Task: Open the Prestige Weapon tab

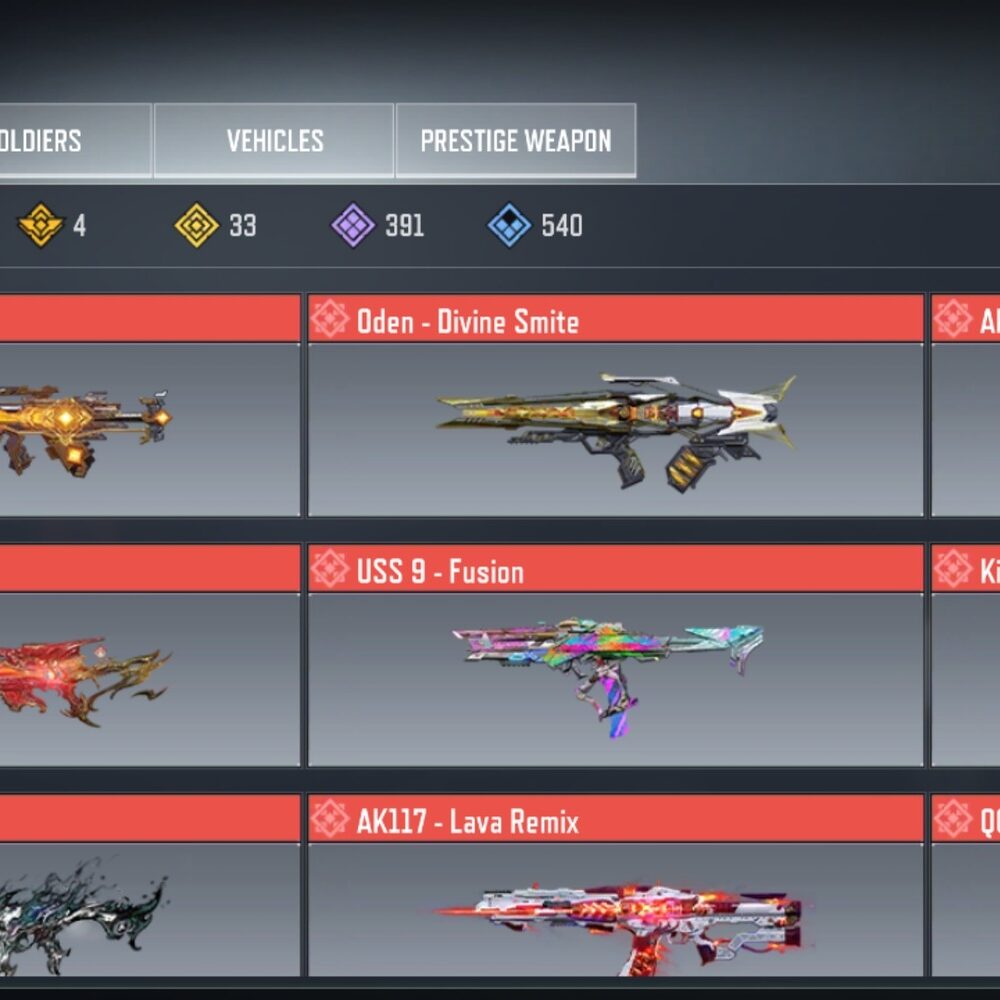Action: pyautogui.click(x=515, y=141)
